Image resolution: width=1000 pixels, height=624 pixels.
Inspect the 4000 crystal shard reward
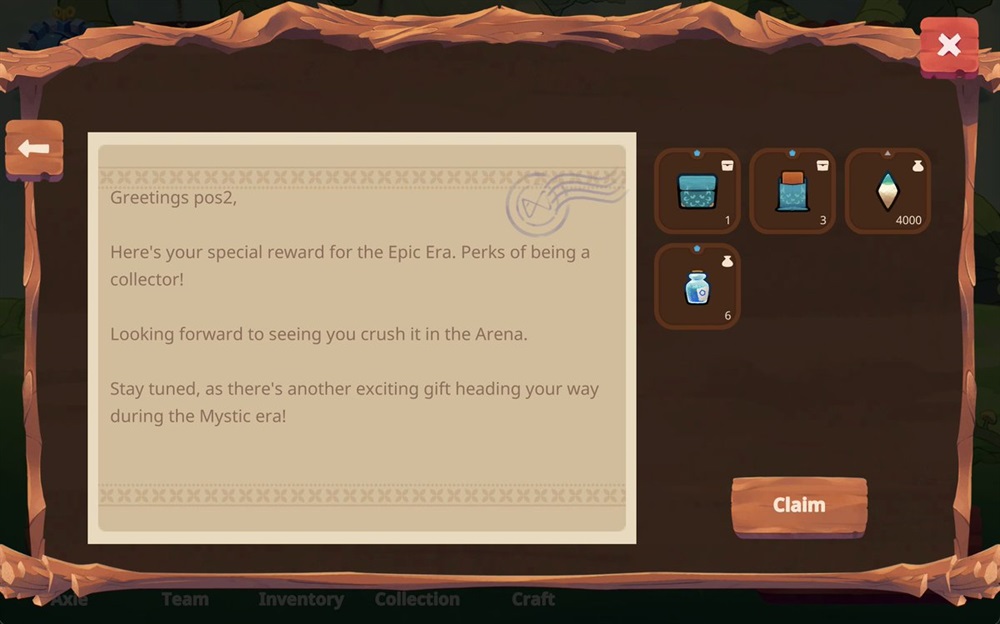(x=887, y=191)
